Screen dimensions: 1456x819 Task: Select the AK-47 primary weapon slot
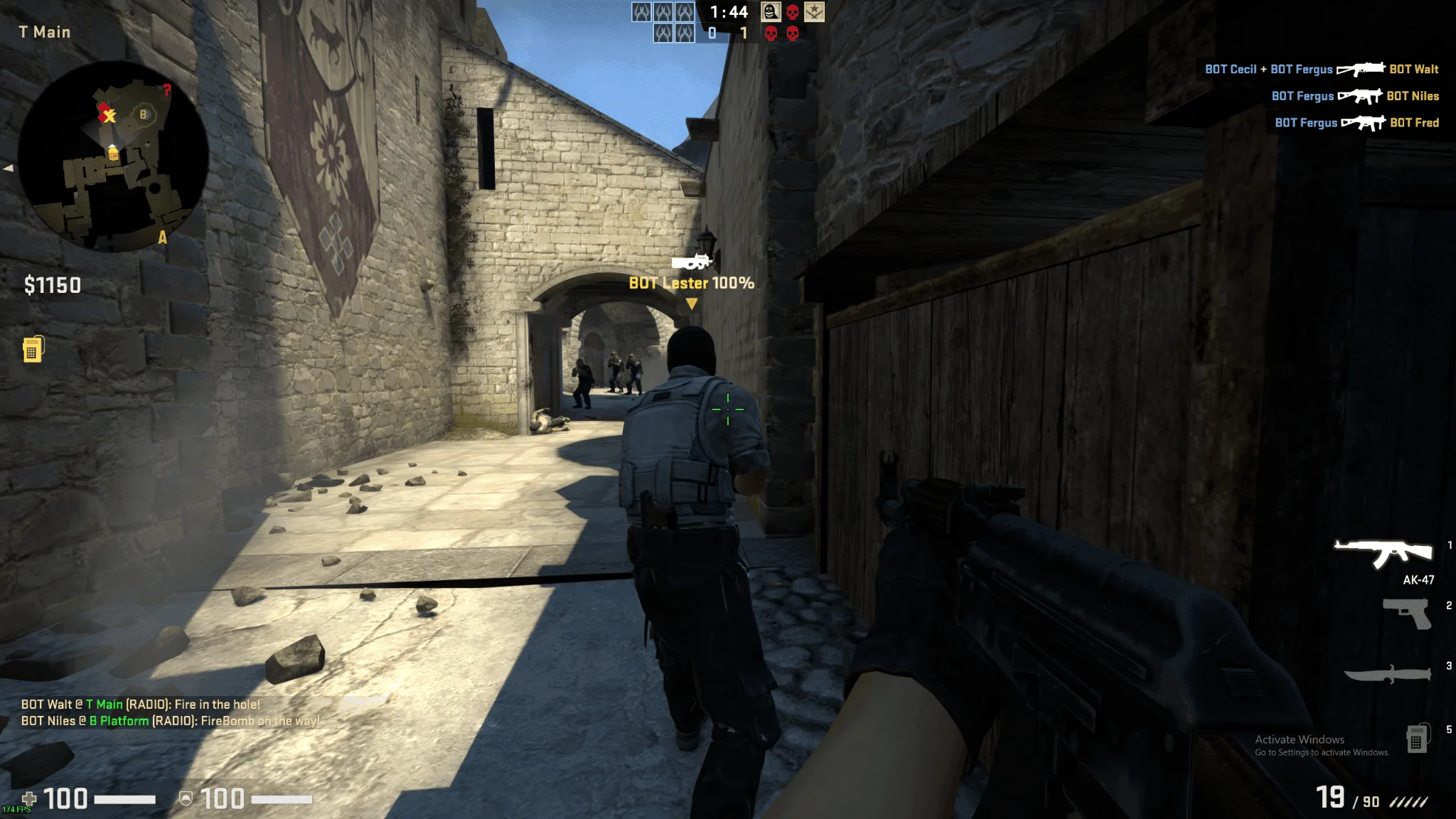pyautogui.click(x=1383, y=554)
